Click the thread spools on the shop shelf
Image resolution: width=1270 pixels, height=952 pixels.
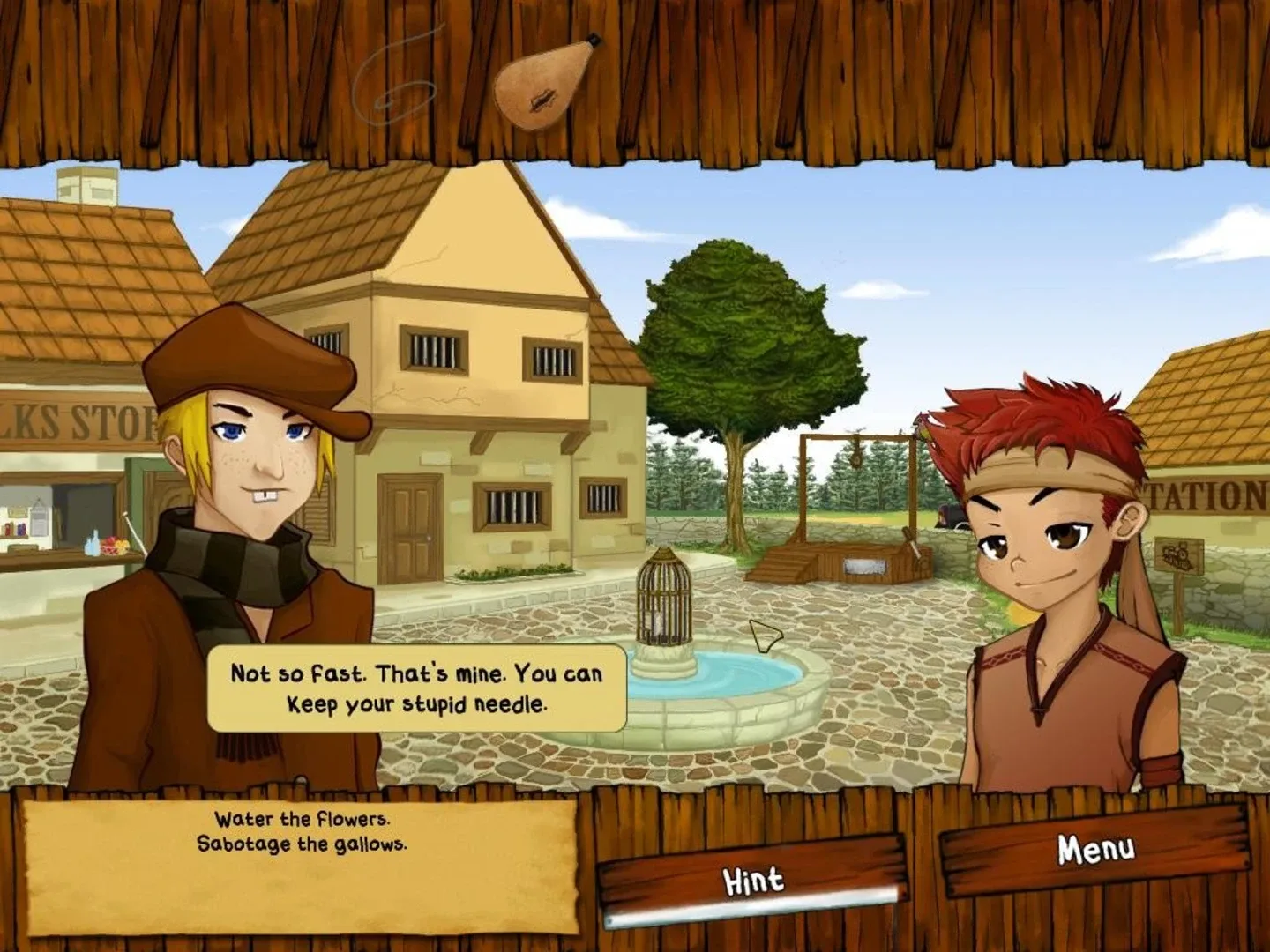[x=16, y=528]
